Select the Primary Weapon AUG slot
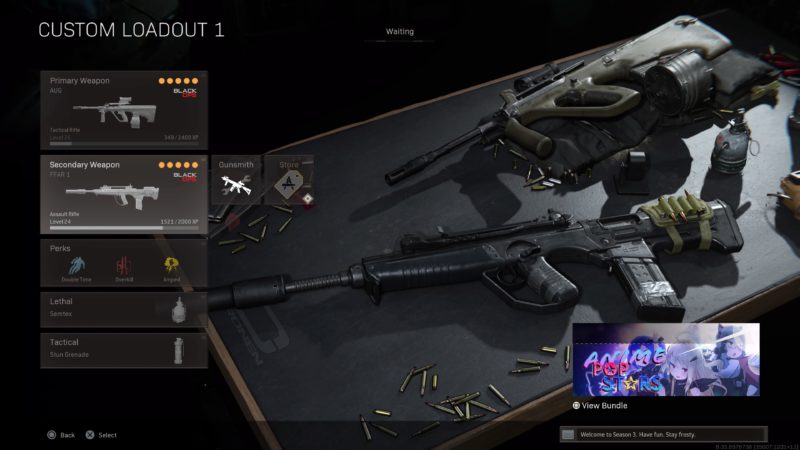Viewport: 800px width, 450px height. [x=124, y=110]
